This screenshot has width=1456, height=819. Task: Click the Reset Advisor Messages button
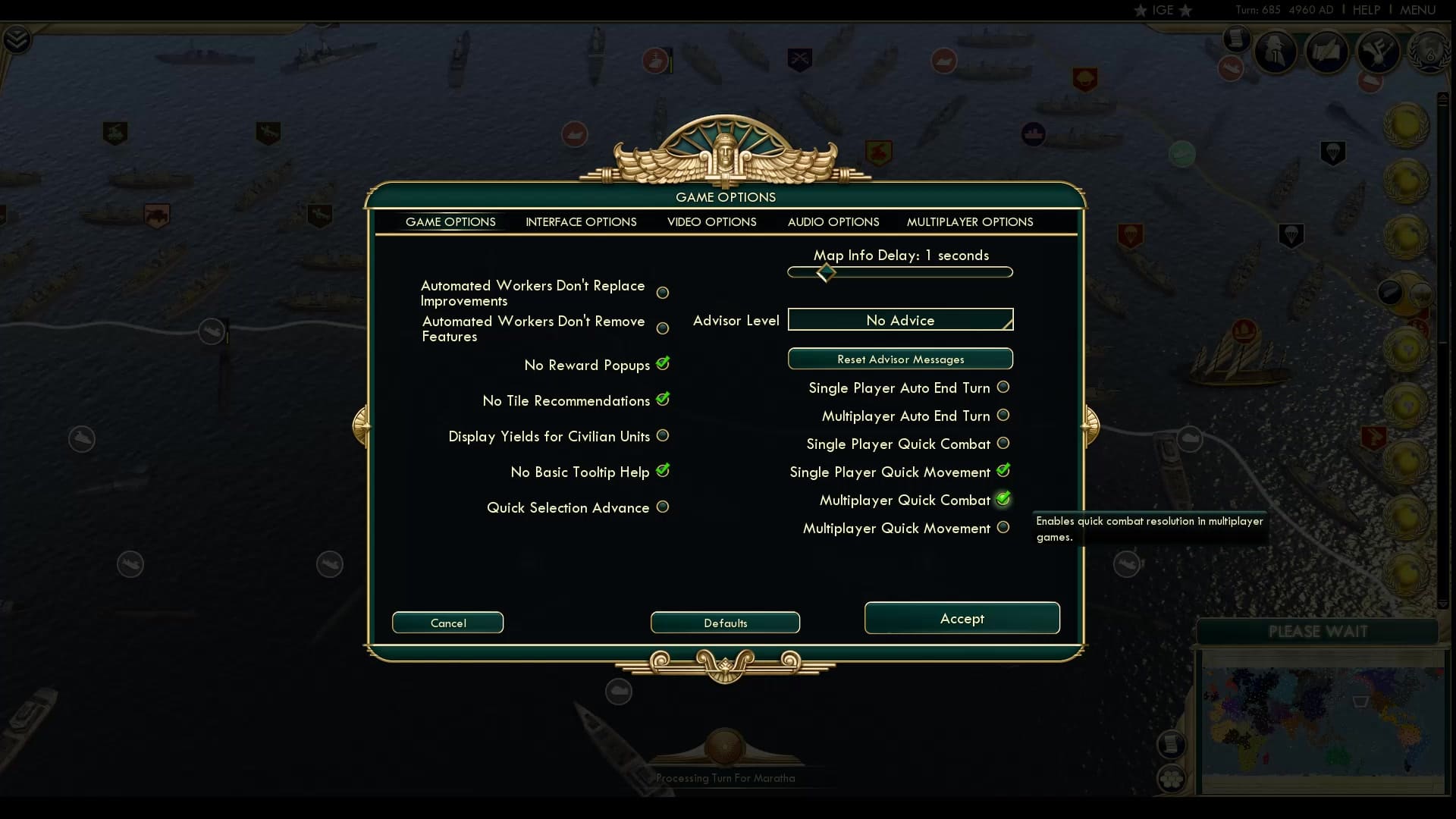(x=899, y=359)
